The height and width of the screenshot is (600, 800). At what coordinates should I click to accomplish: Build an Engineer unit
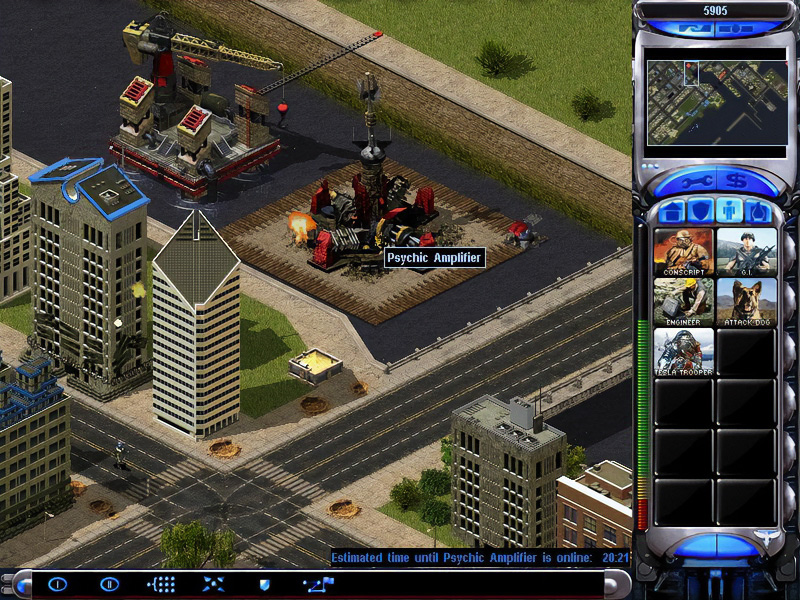point(684,301)
